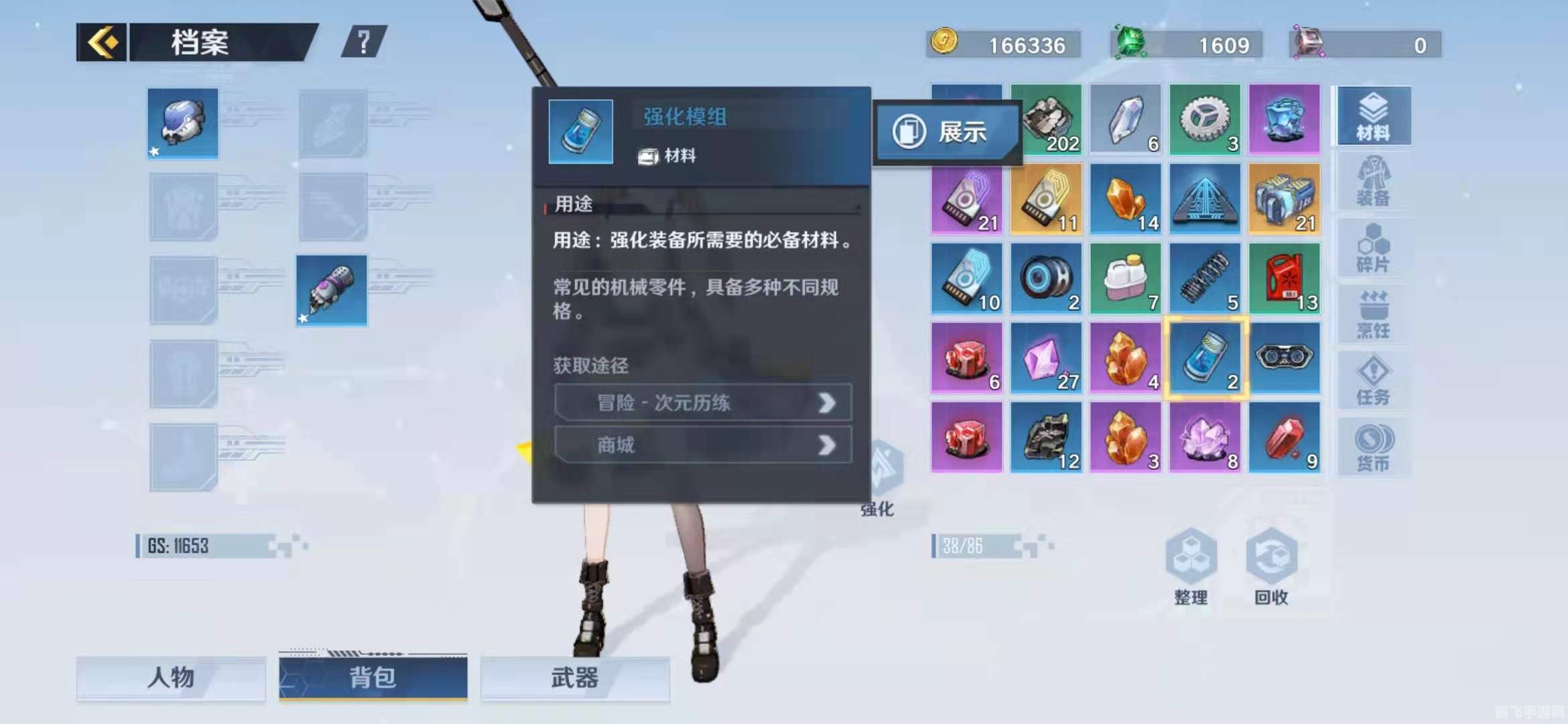Viewport: 1568px width, 724px height.
Task: Click the help question mark button
Action: coord(363,42)
